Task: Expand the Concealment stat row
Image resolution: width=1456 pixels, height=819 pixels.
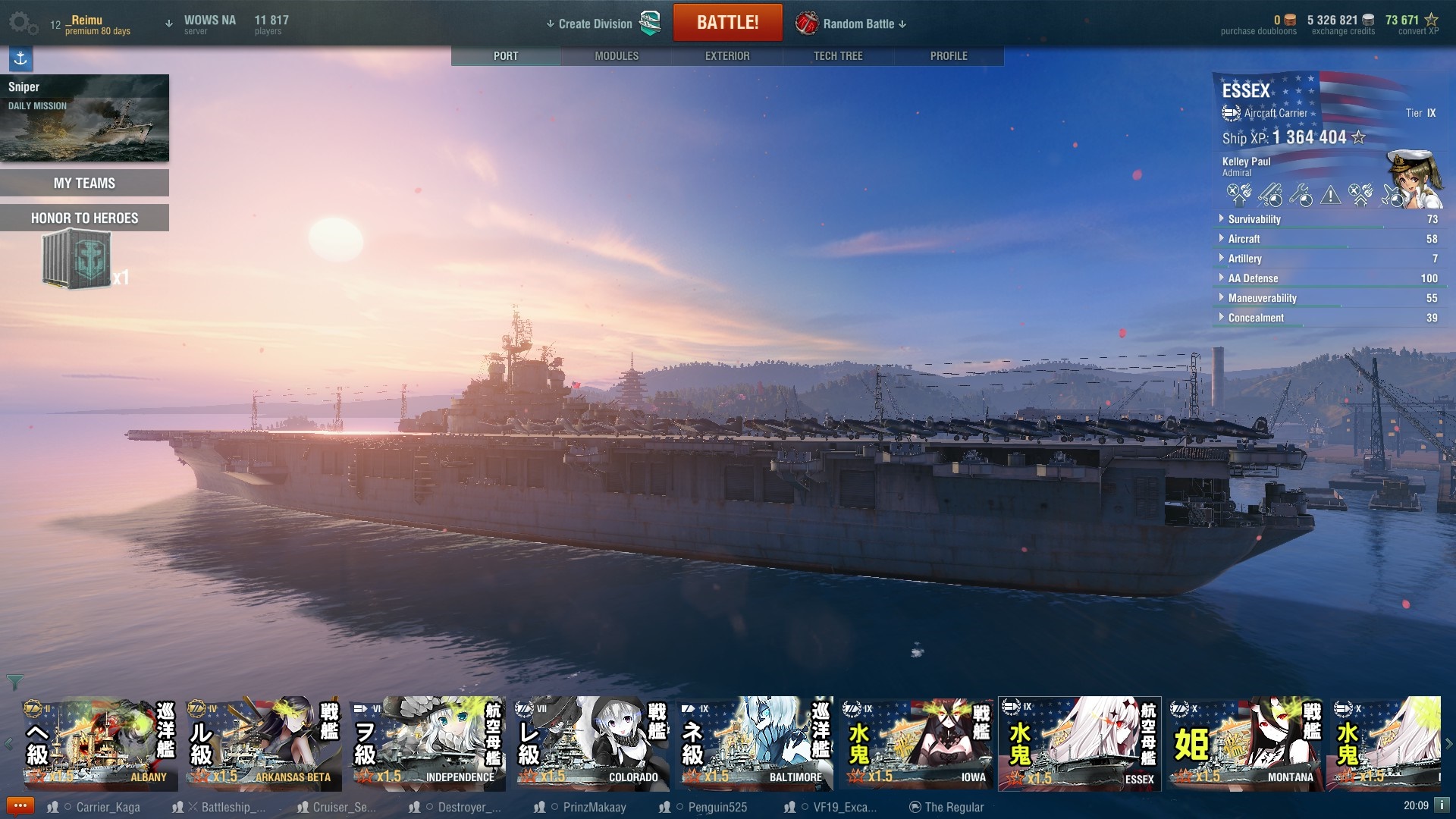Action: [x=1256, y=318]
